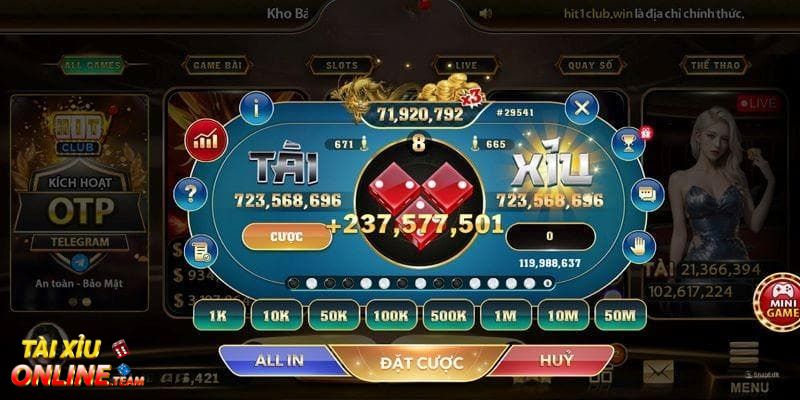Open the MINI GAME button
The image size is (800, 400).
tap(781, 301)
